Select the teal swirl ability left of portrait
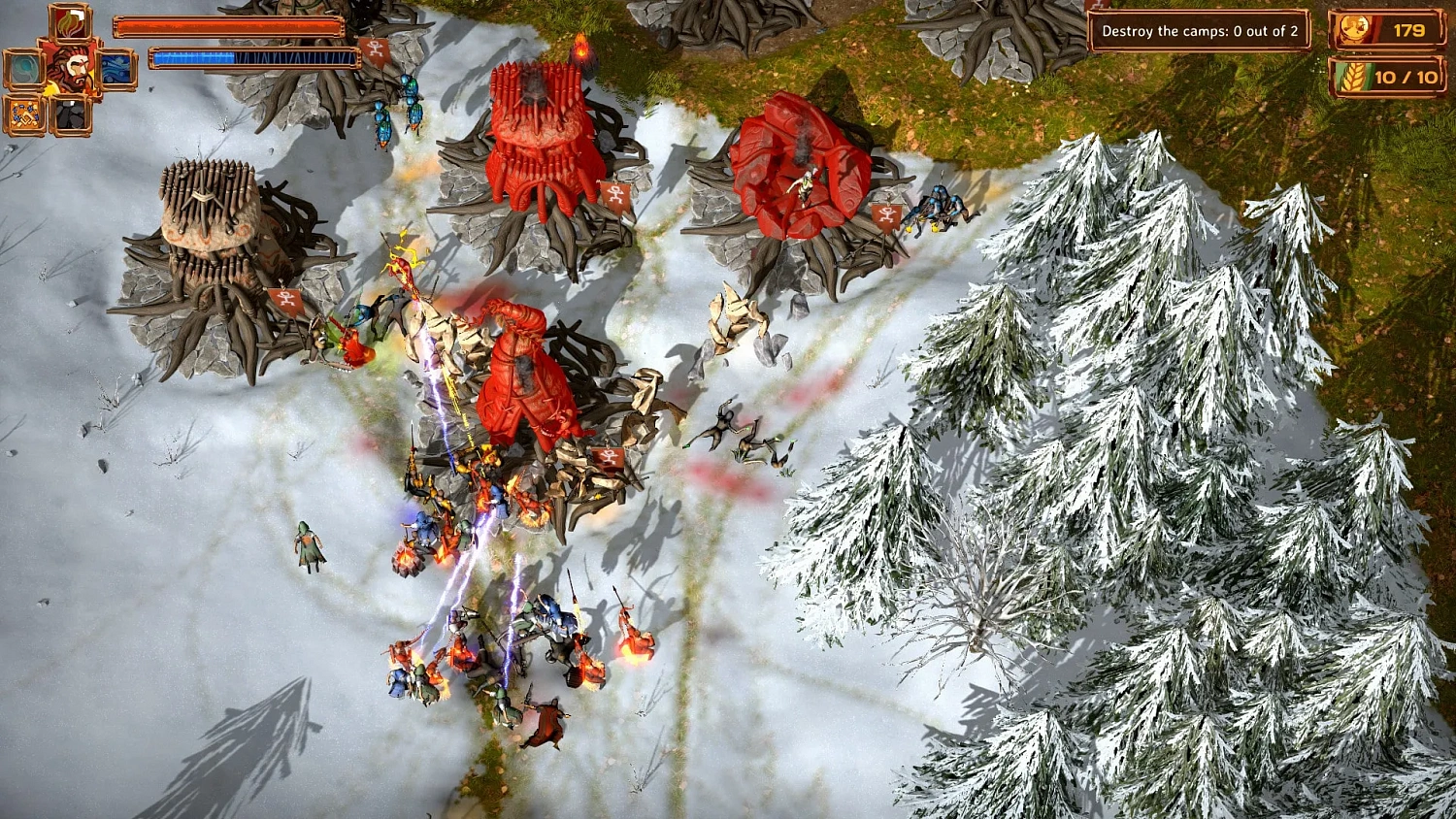The image size is (1456, 819). [x=25, y=68]
